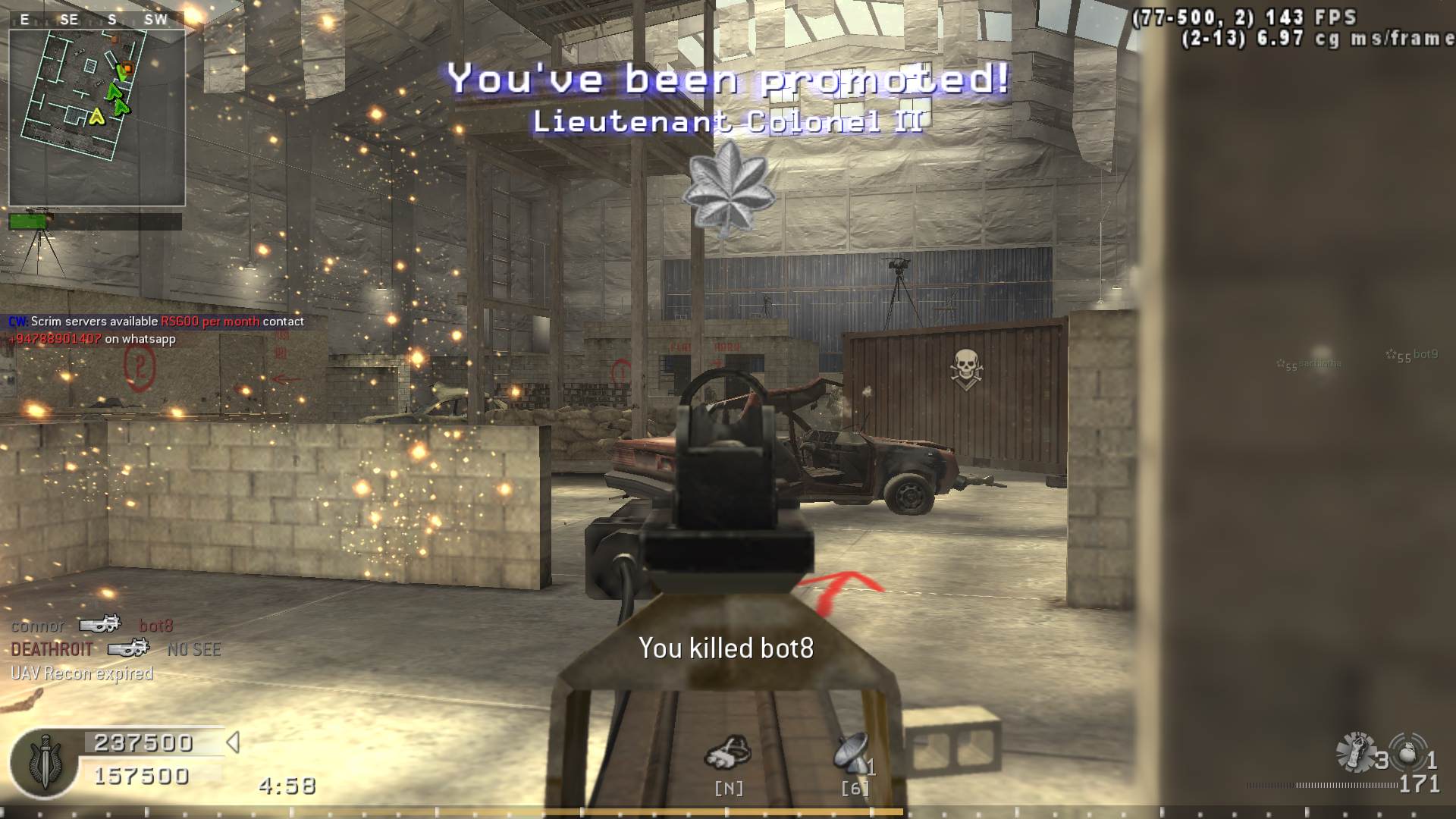Select the night vision goggles icon
Viewport: 1456px width, 819px height.
click(x=727, y=753)
